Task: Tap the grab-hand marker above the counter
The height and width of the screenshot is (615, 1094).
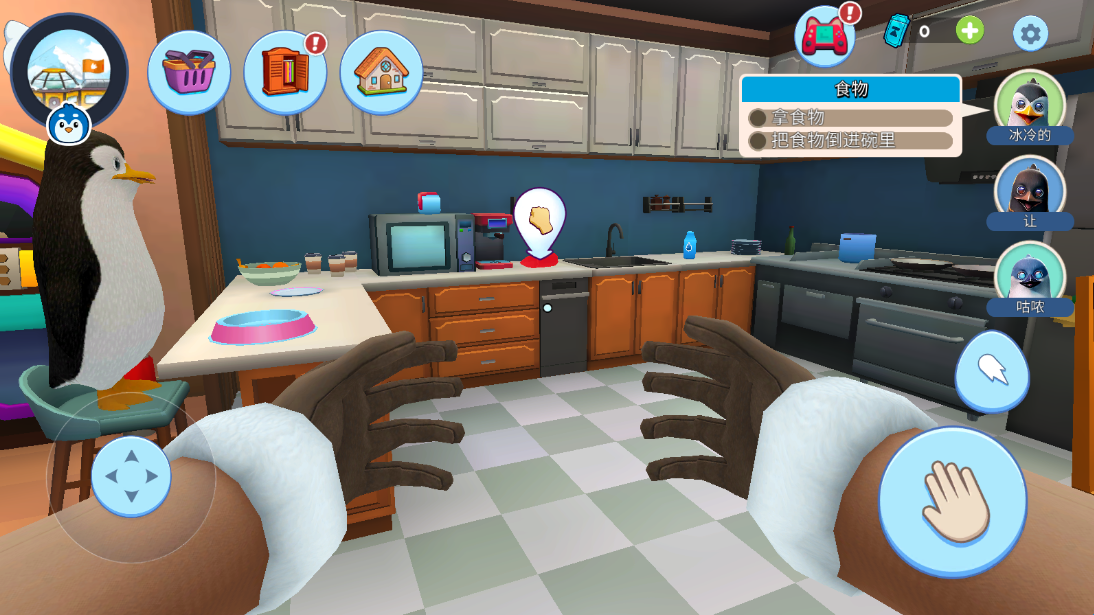Action: click(540, 219)
